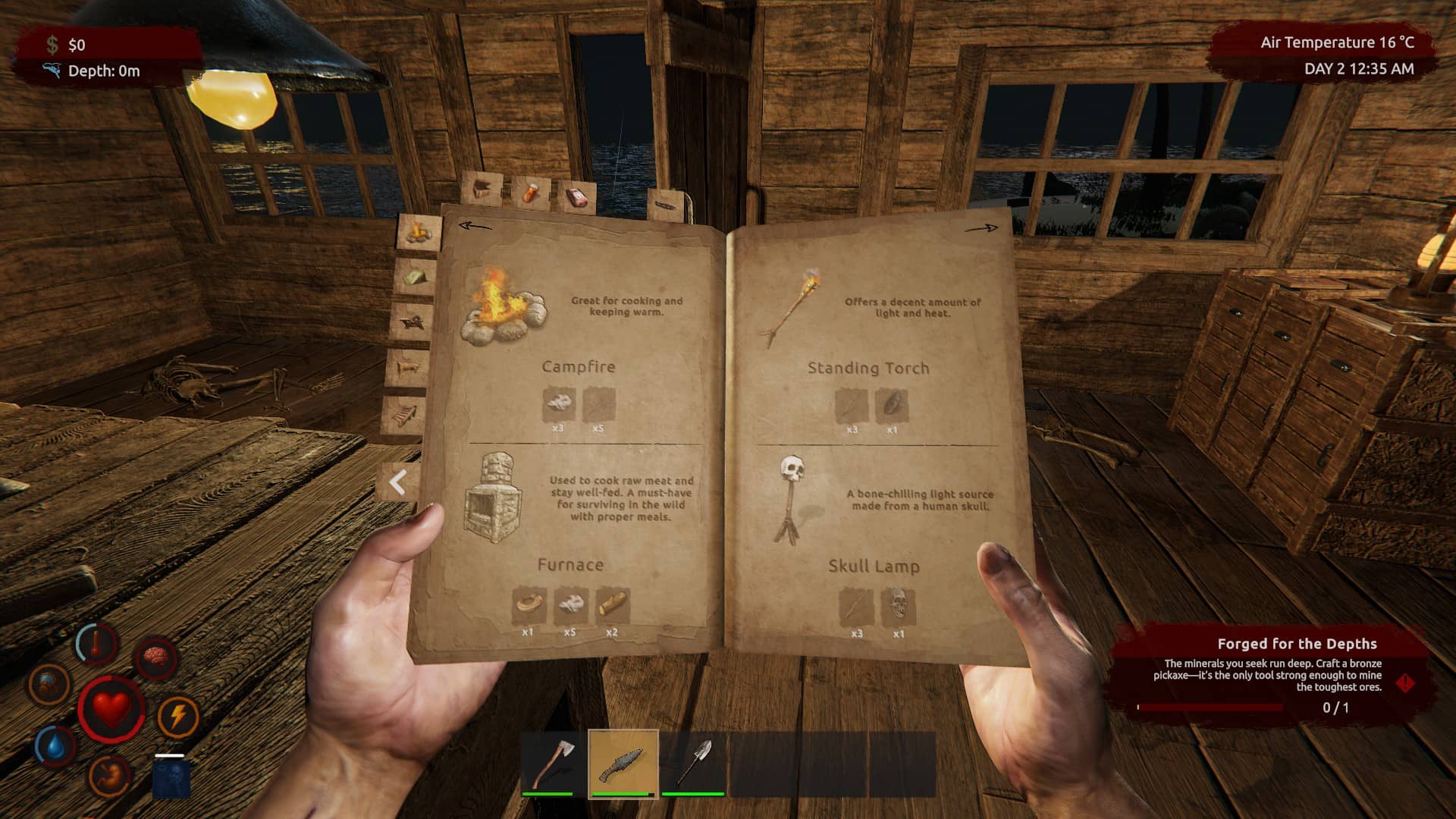Switch to the green ore chunk tab

click(414, 276)
